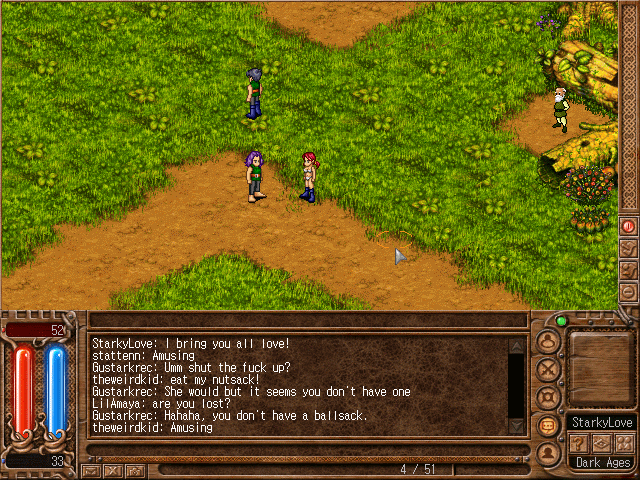Activate the orange chat bubble button
Viewport: 640px width, 480px height.
pos(547,425)
